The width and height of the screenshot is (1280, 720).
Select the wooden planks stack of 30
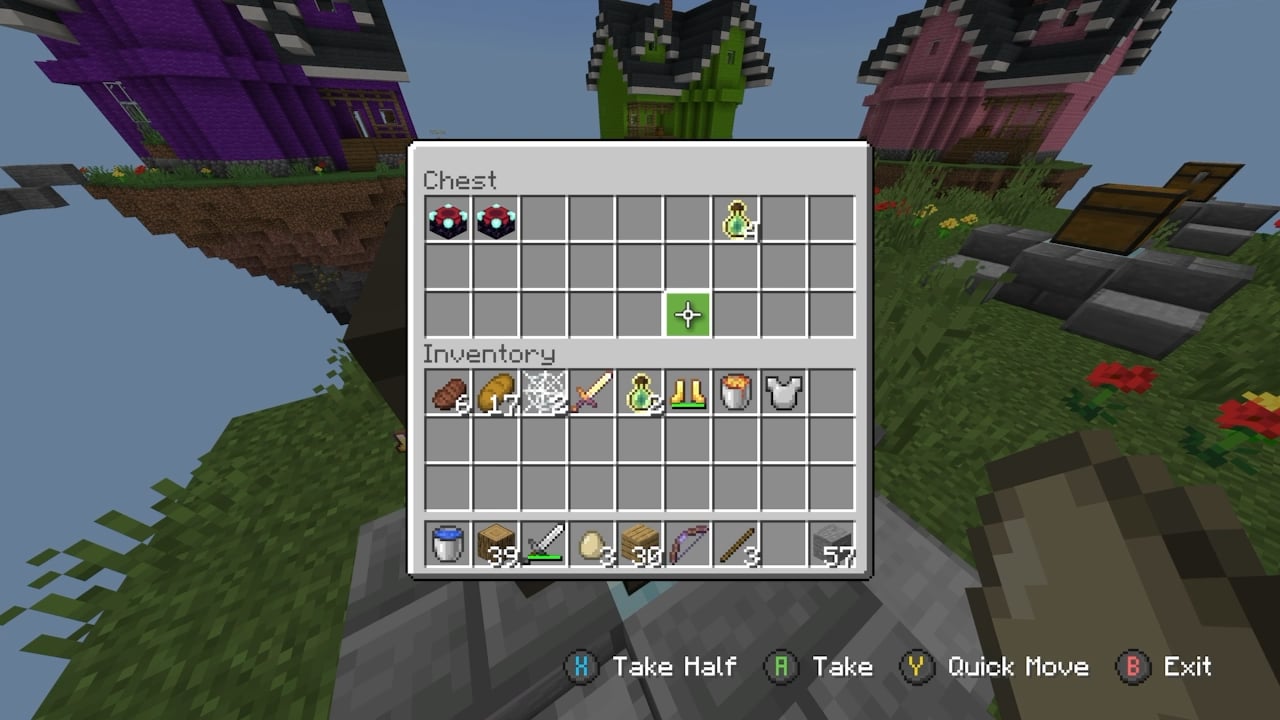click(x=640, y=545)
